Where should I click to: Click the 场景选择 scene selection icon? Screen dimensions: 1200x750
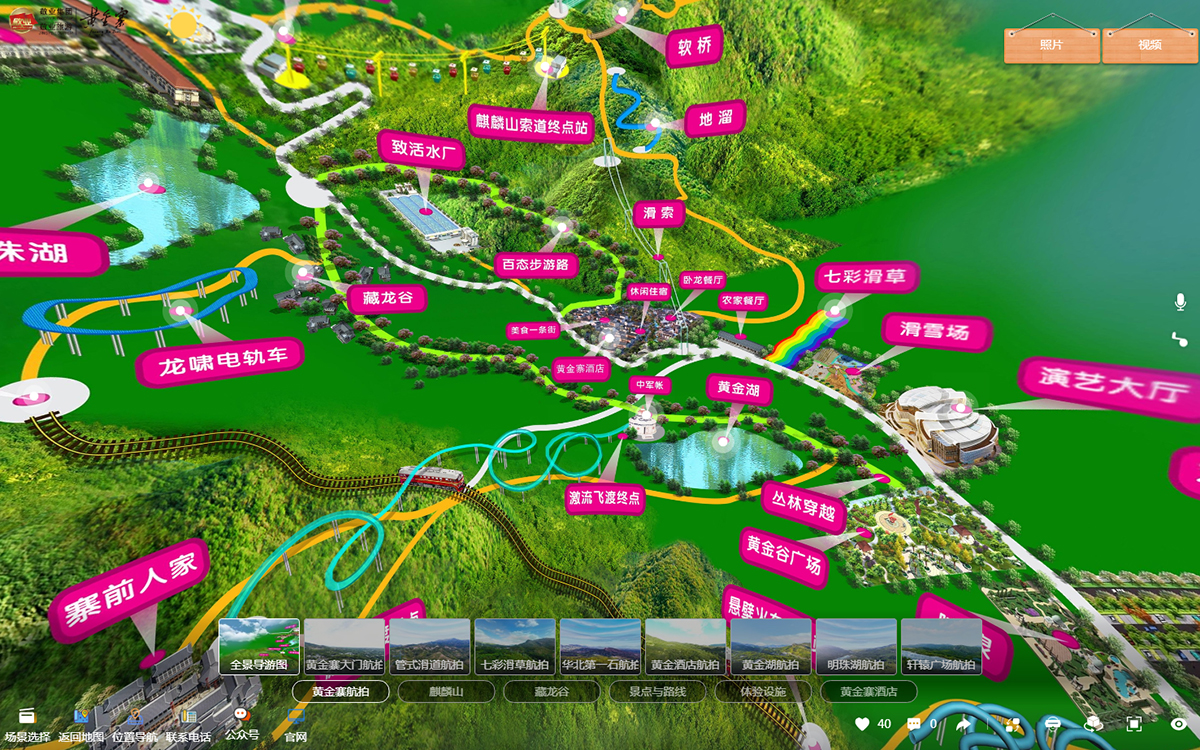(x=26, y=724)
